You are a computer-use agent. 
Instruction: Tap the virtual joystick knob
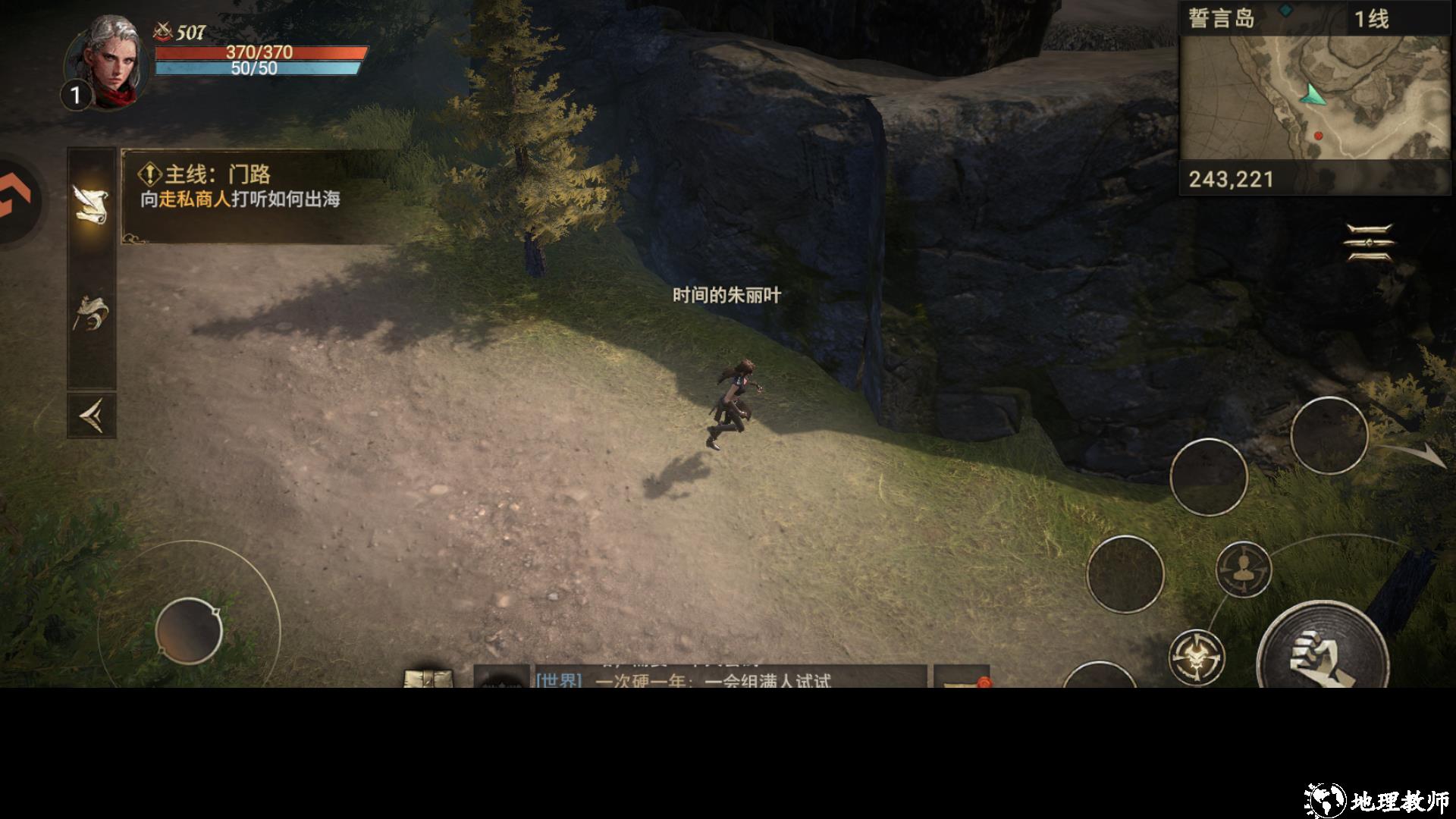pyautogui.click(x=188, y=631)
